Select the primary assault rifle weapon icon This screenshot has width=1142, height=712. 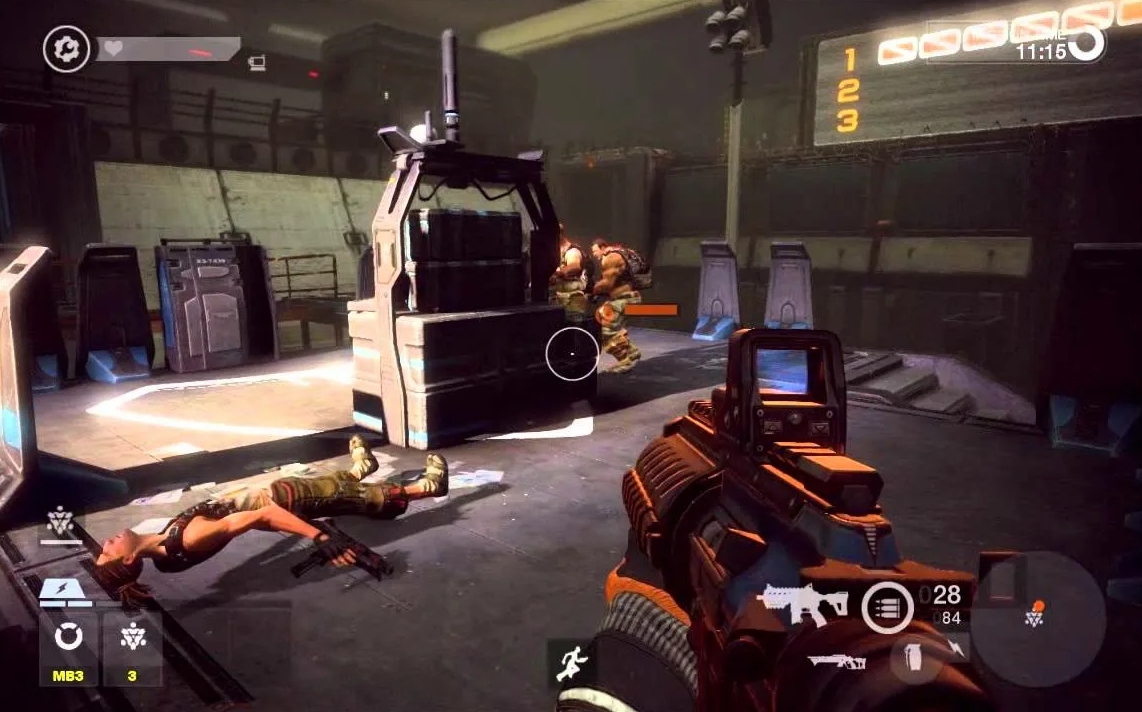pos(803,603)
